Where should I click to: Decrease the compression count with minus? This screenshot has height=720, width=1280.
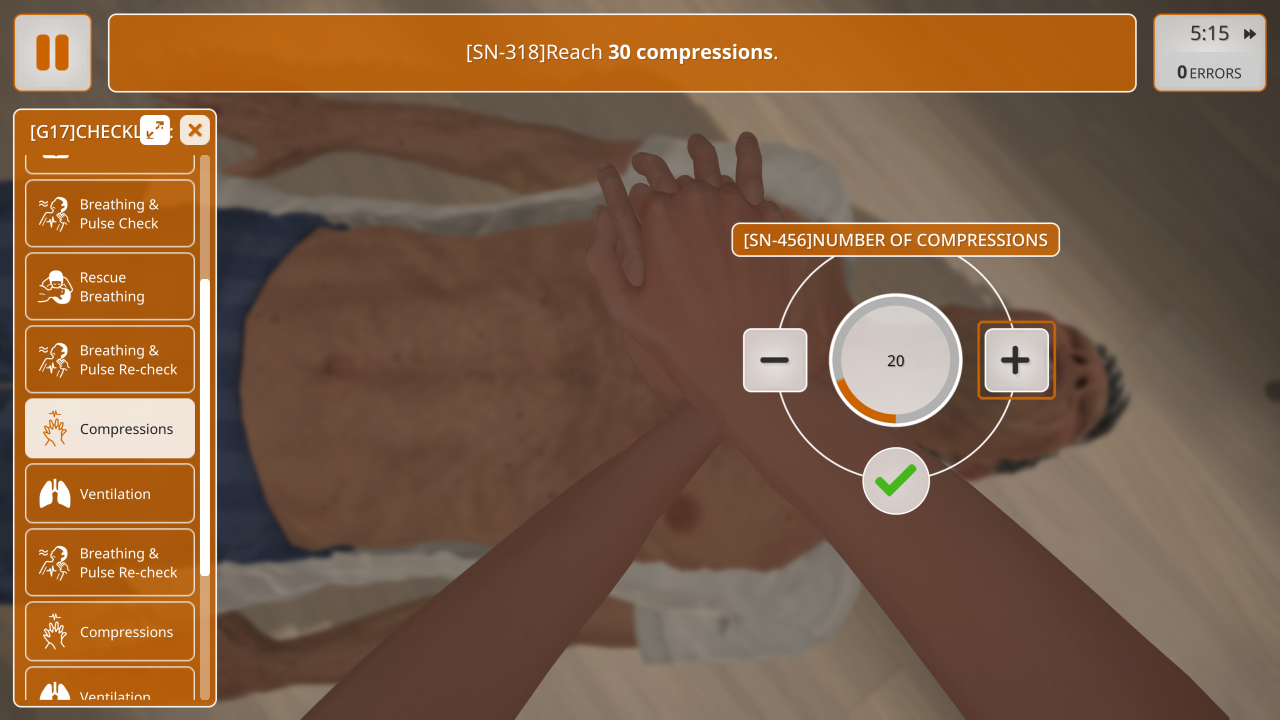coord(775,360)
